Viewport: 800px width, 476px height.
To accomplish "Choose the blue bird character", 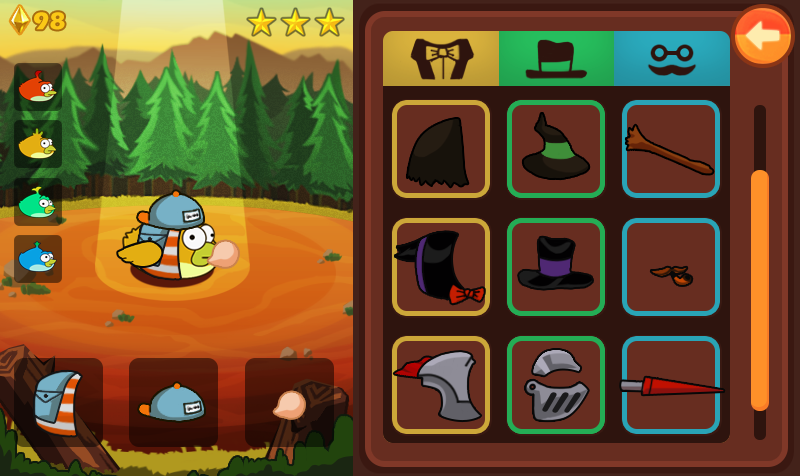I will click(38, 259).
